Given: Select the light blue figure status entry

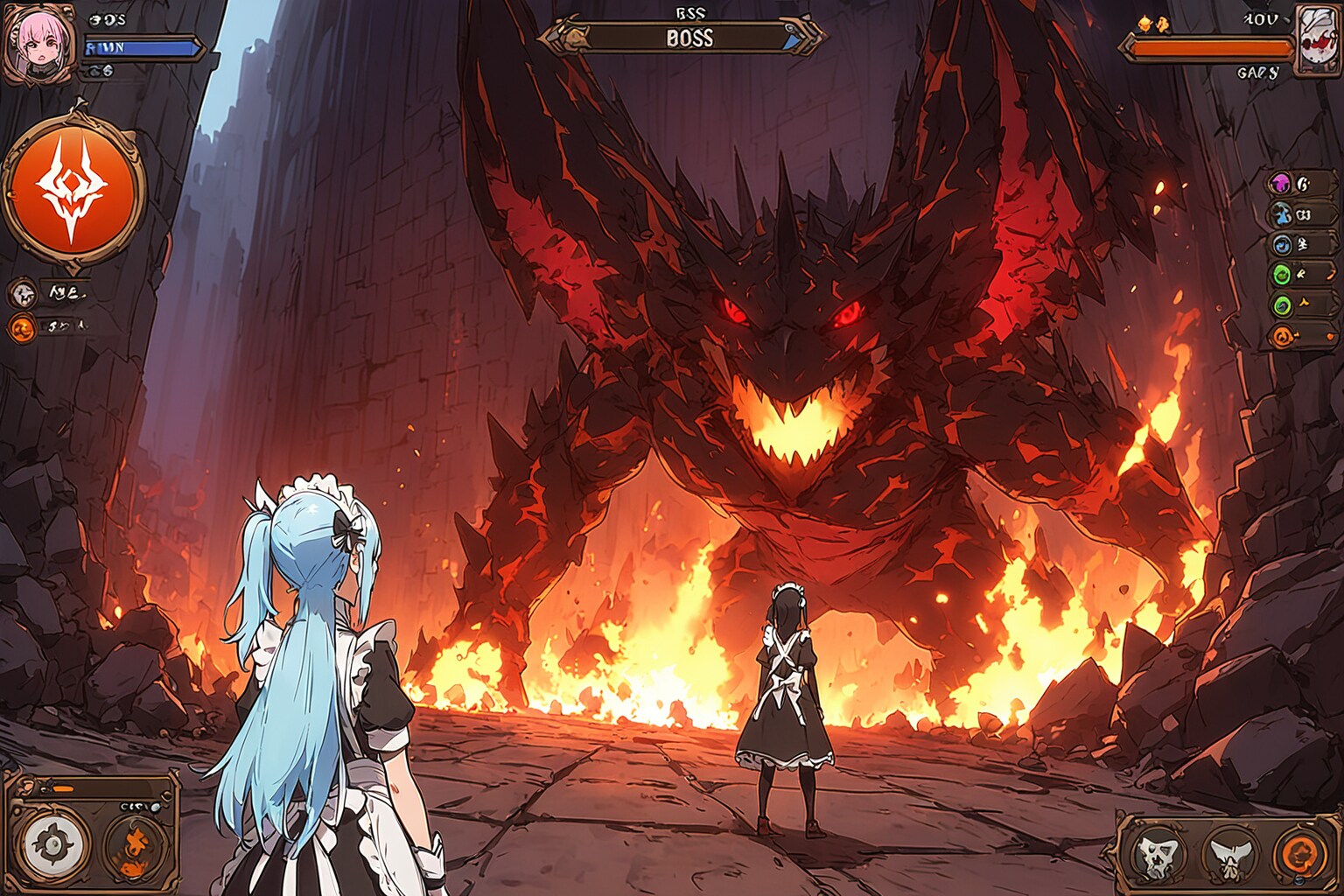Looking at the screenshot, I should pyautogui.click(x=1282, y=213).
